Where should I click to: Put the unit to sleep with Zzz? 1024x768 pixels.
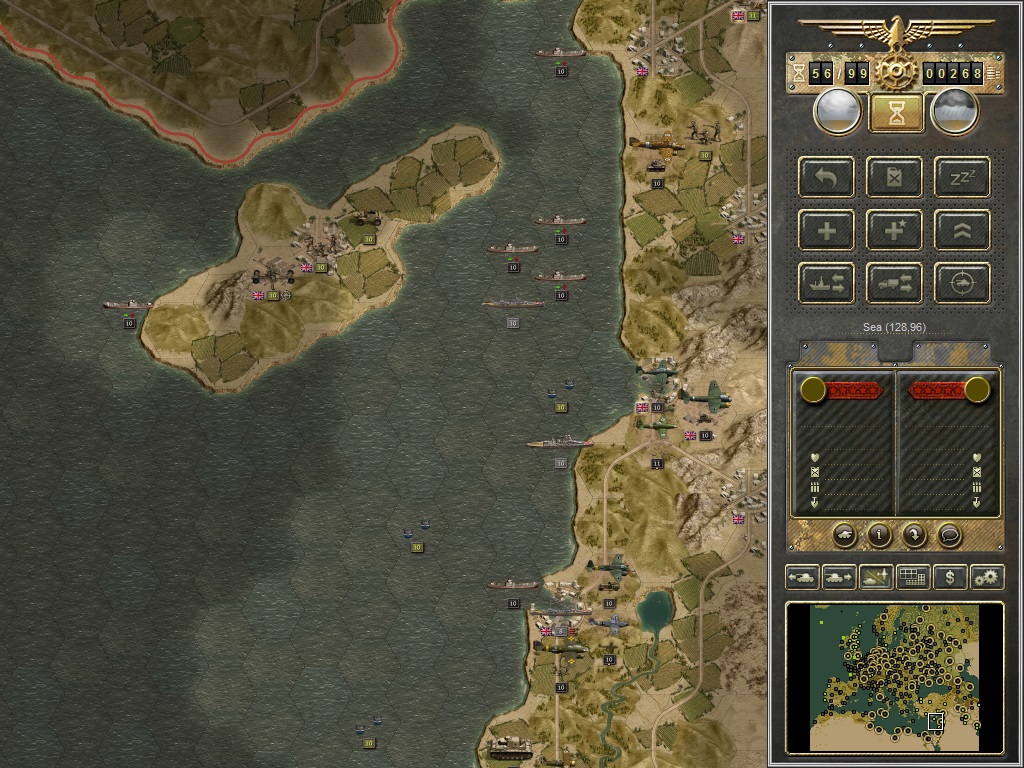tap(962, 177)
